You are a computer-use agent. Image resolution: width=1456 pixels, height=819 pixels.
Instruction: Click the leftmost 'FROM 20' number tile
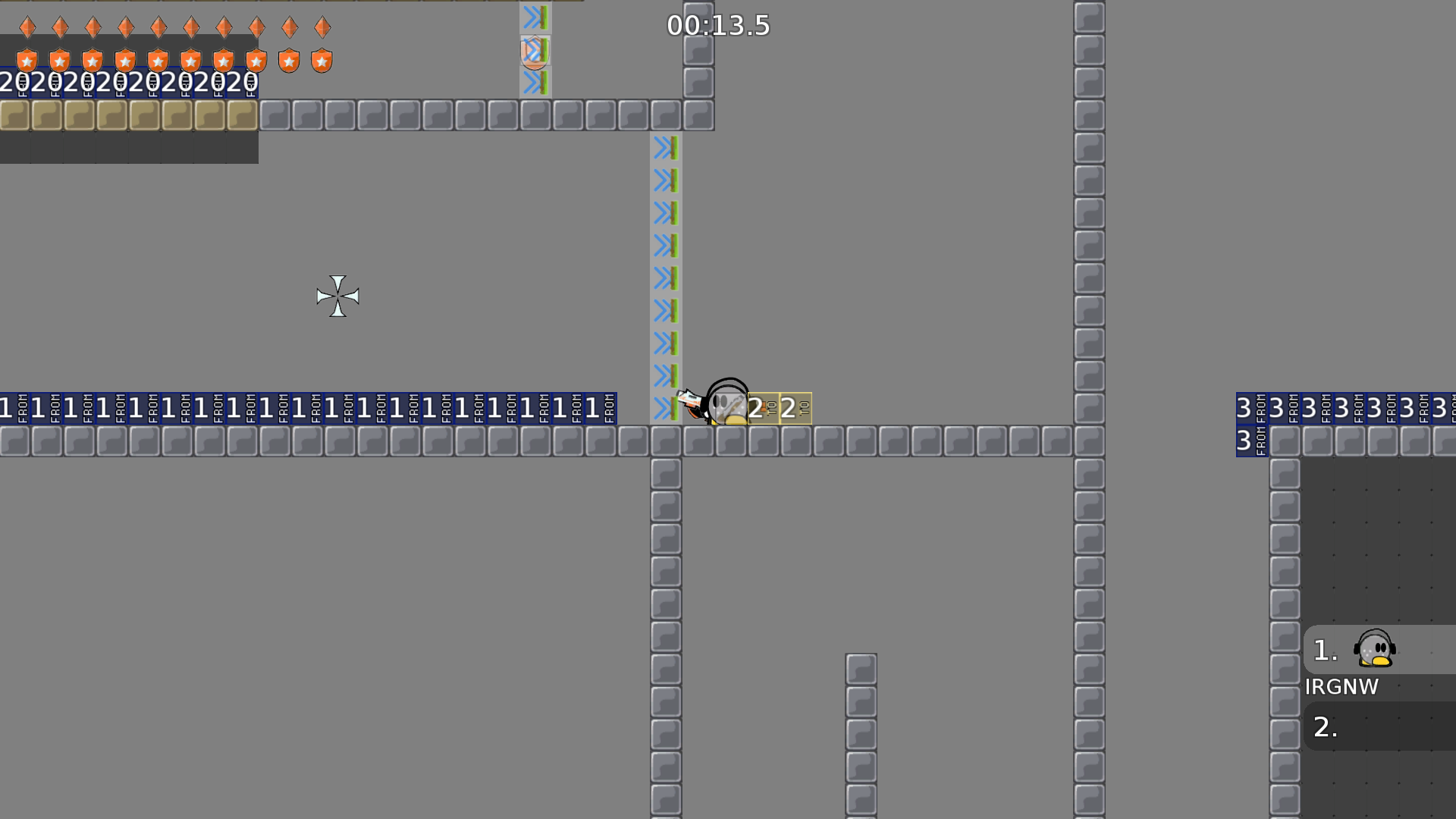[x=11, y=83]
